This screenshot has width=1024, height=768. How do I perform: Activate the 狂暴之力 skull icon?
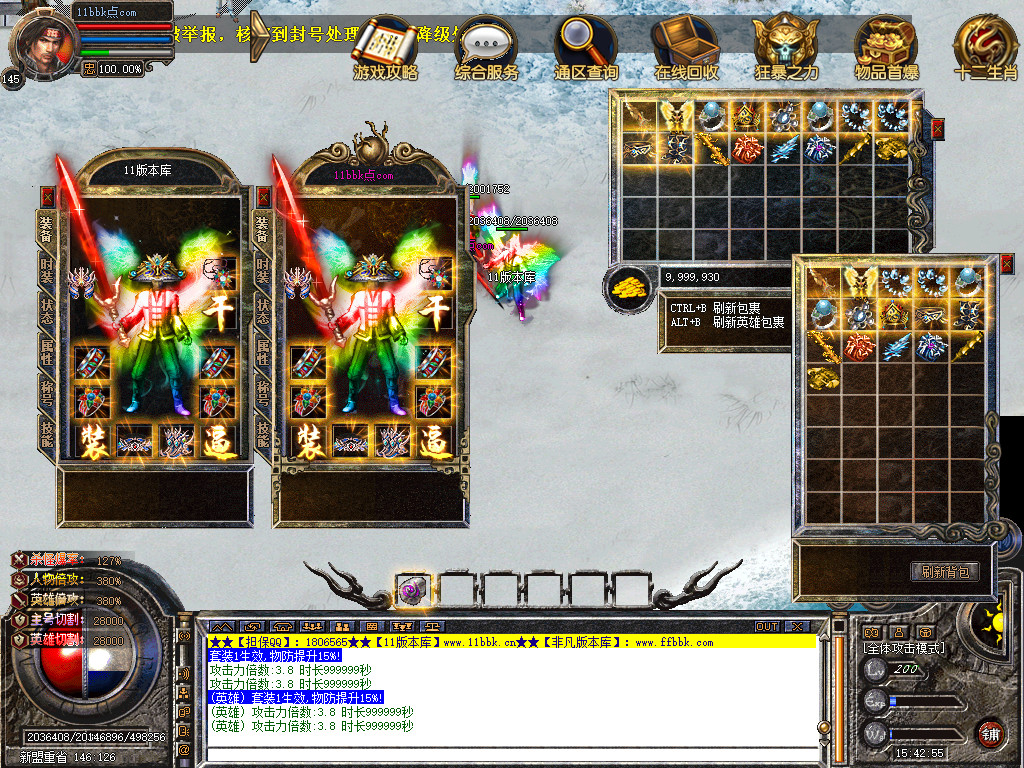click(x=786, y=47)
